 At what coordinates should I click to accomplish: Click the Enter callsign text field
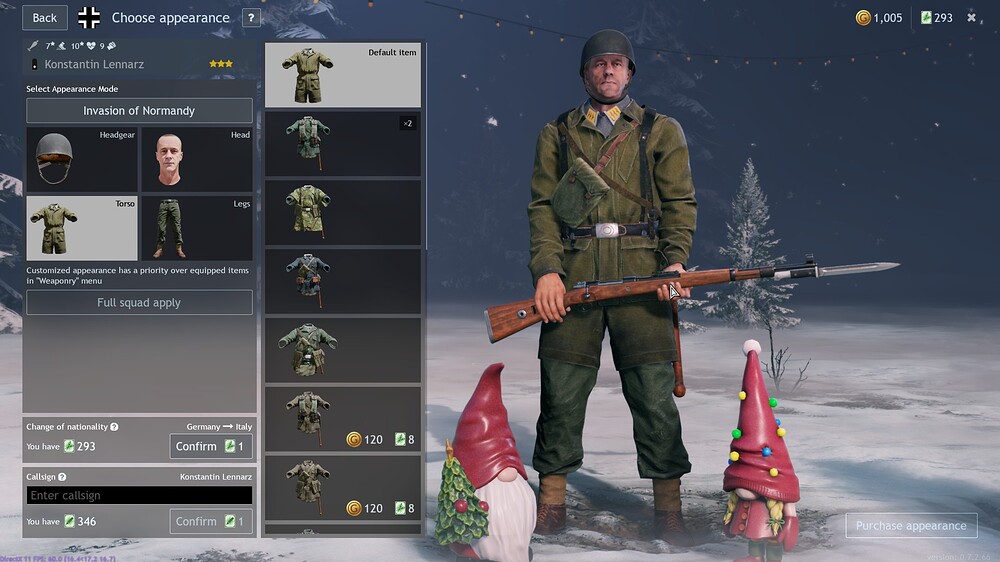pyautogui.click(x=139, y=496)
